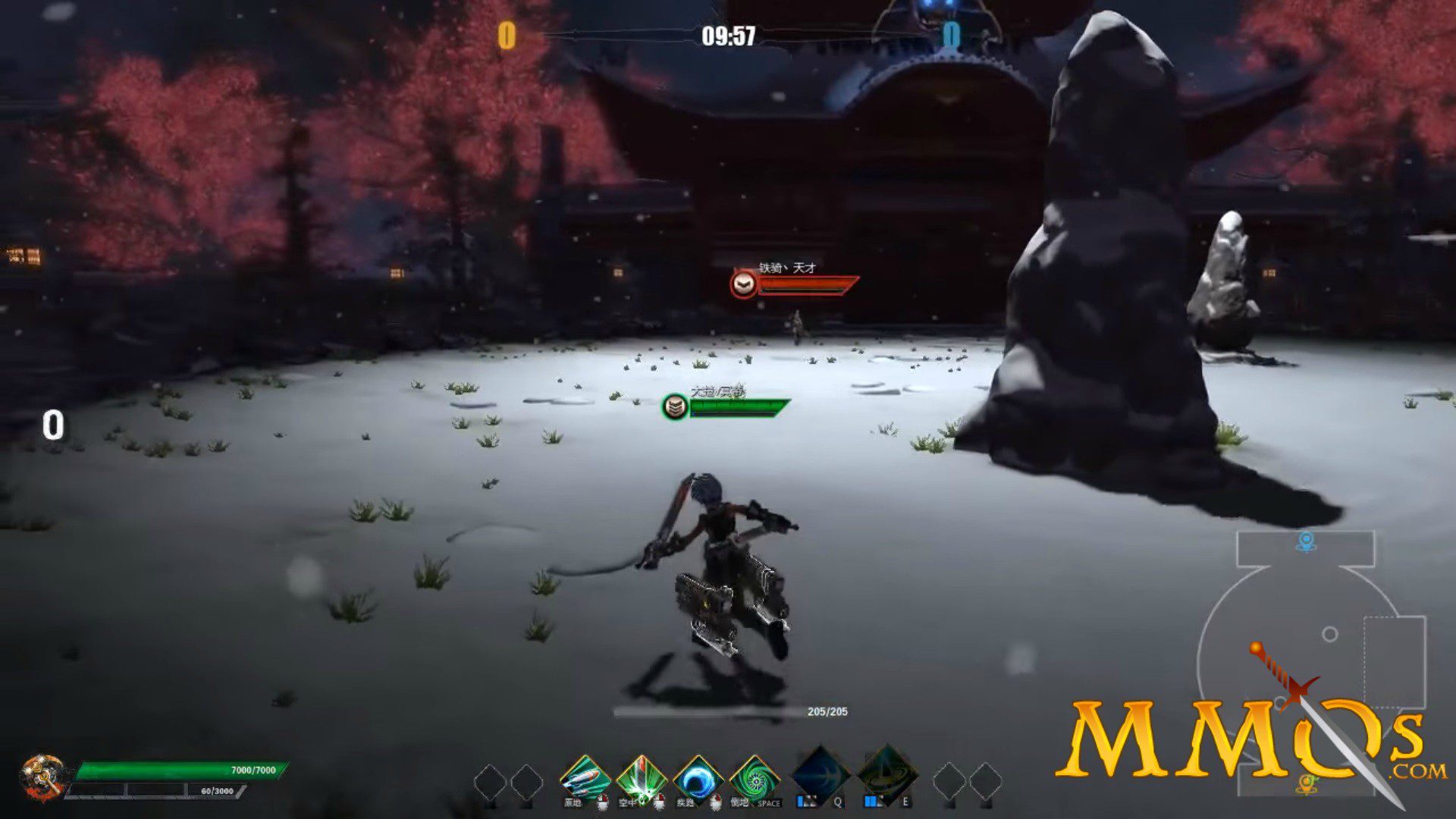Select the green spiral ability icon
This screenshot has height=819, width=1456.
pyautogui.click(x=754, y=778)
